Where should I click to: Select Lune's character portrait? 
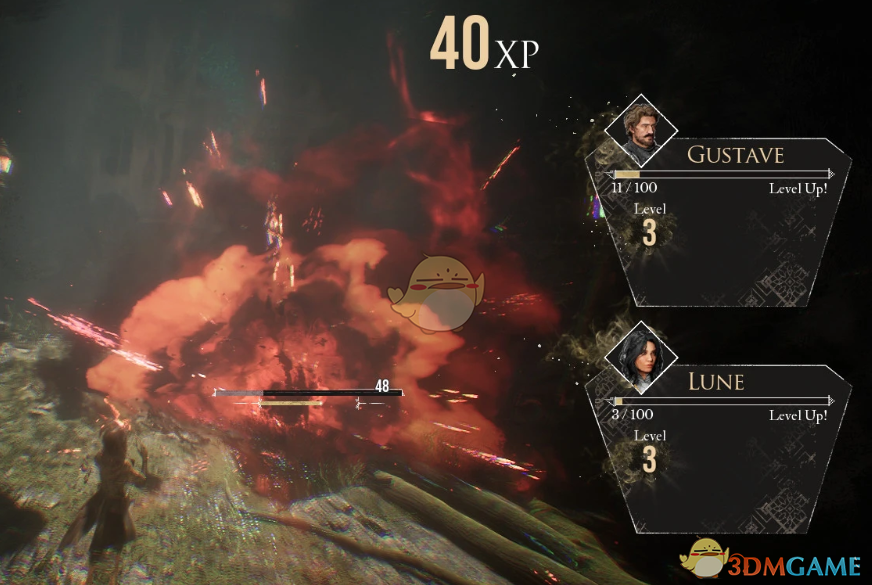tap(641, 359)
